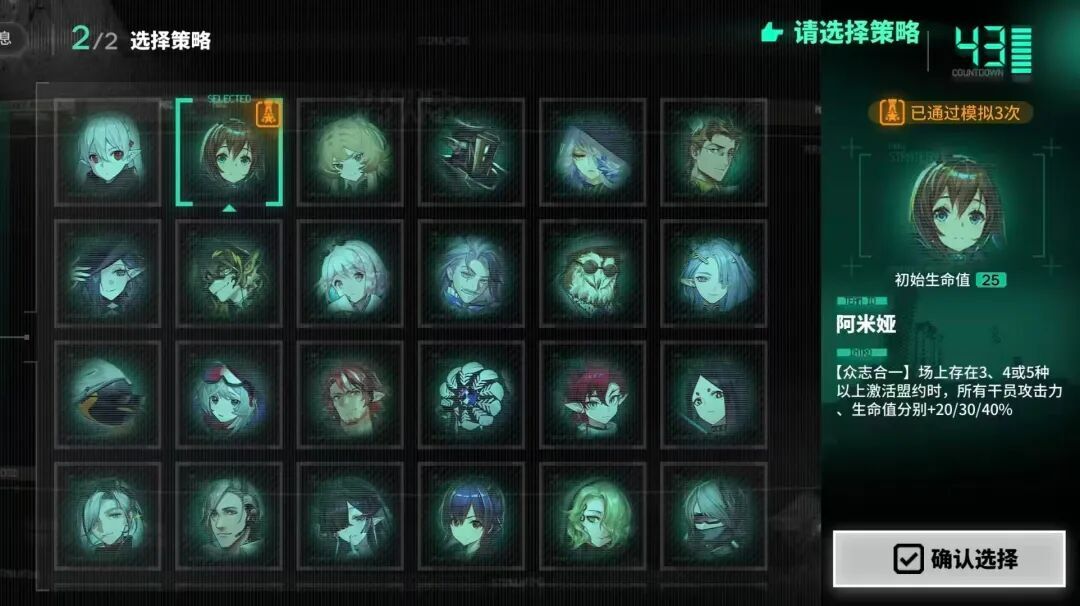1080x606 pixels.
Task: Select the masked white-haired character portrait
Action: [713, 515]
